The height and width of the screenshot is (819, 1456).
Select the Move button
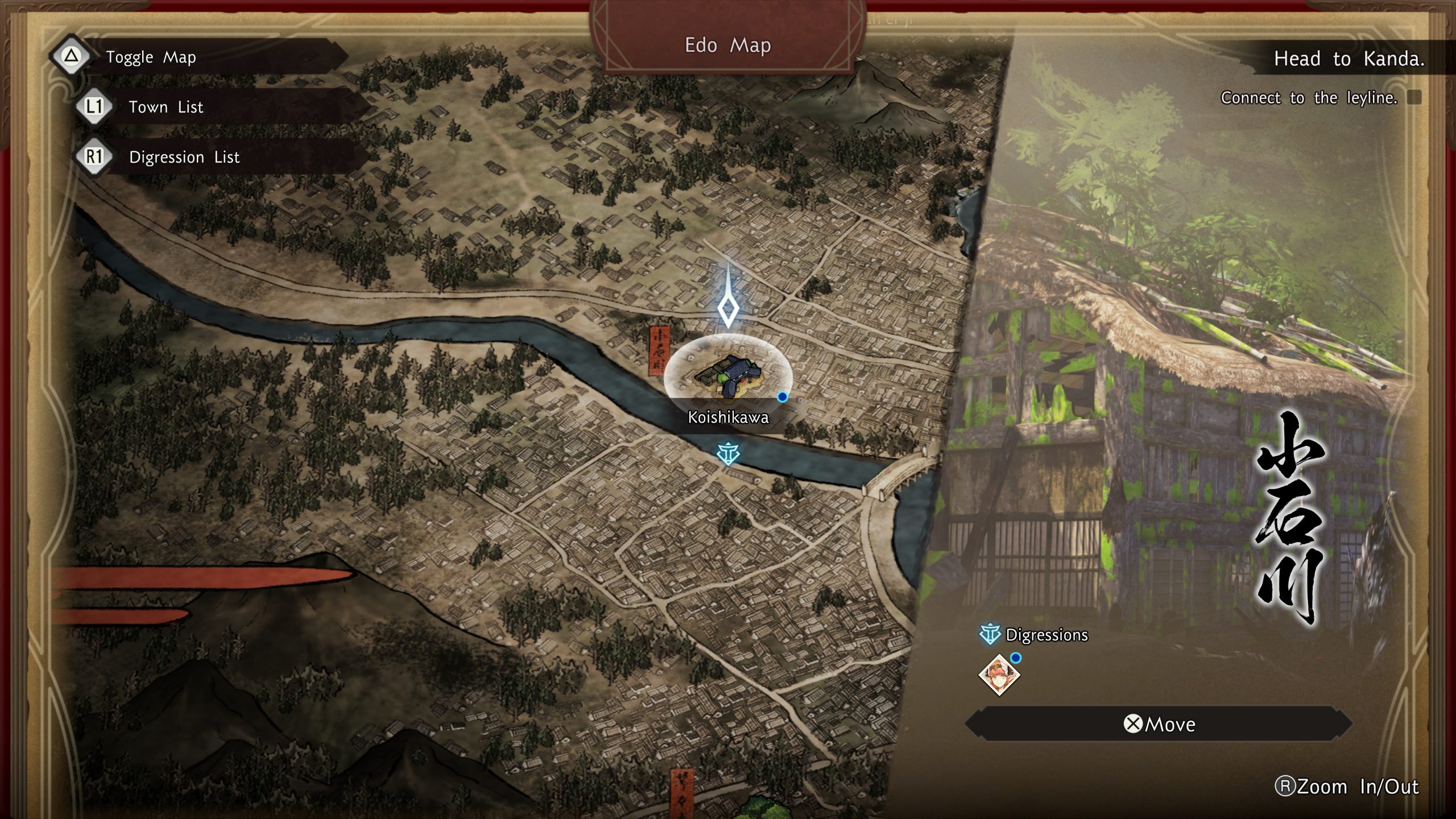pos(1159,724)
